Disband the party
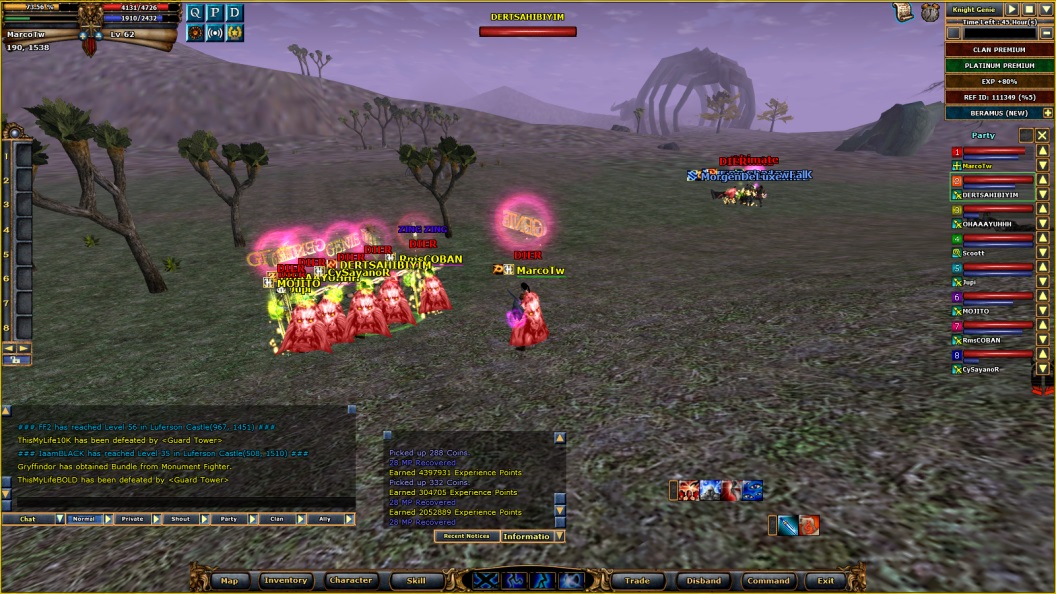This screenshot has height=594, width=1056. 704,580
